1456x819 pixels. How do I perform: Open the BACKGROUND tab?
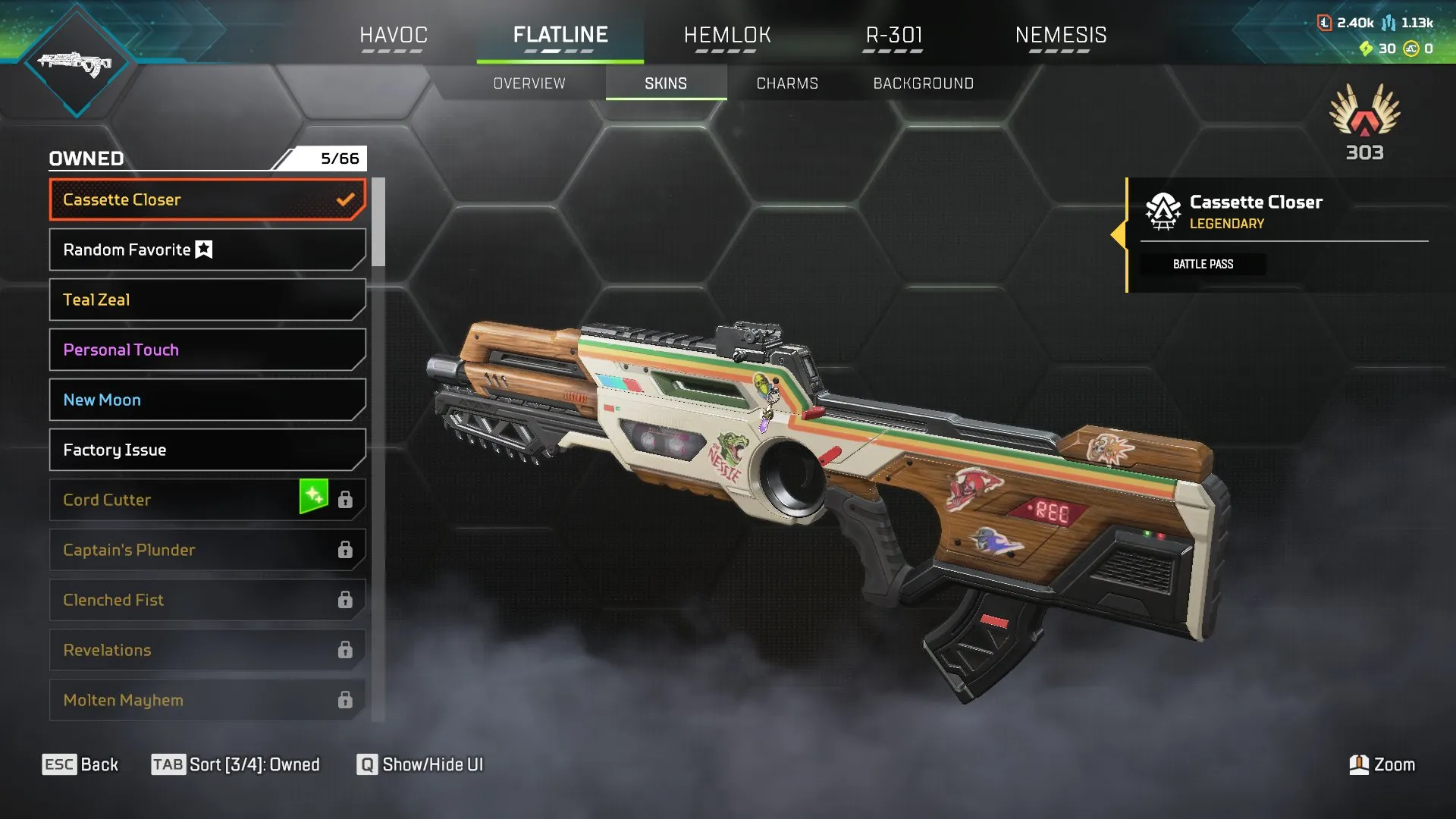click(924, 83)
